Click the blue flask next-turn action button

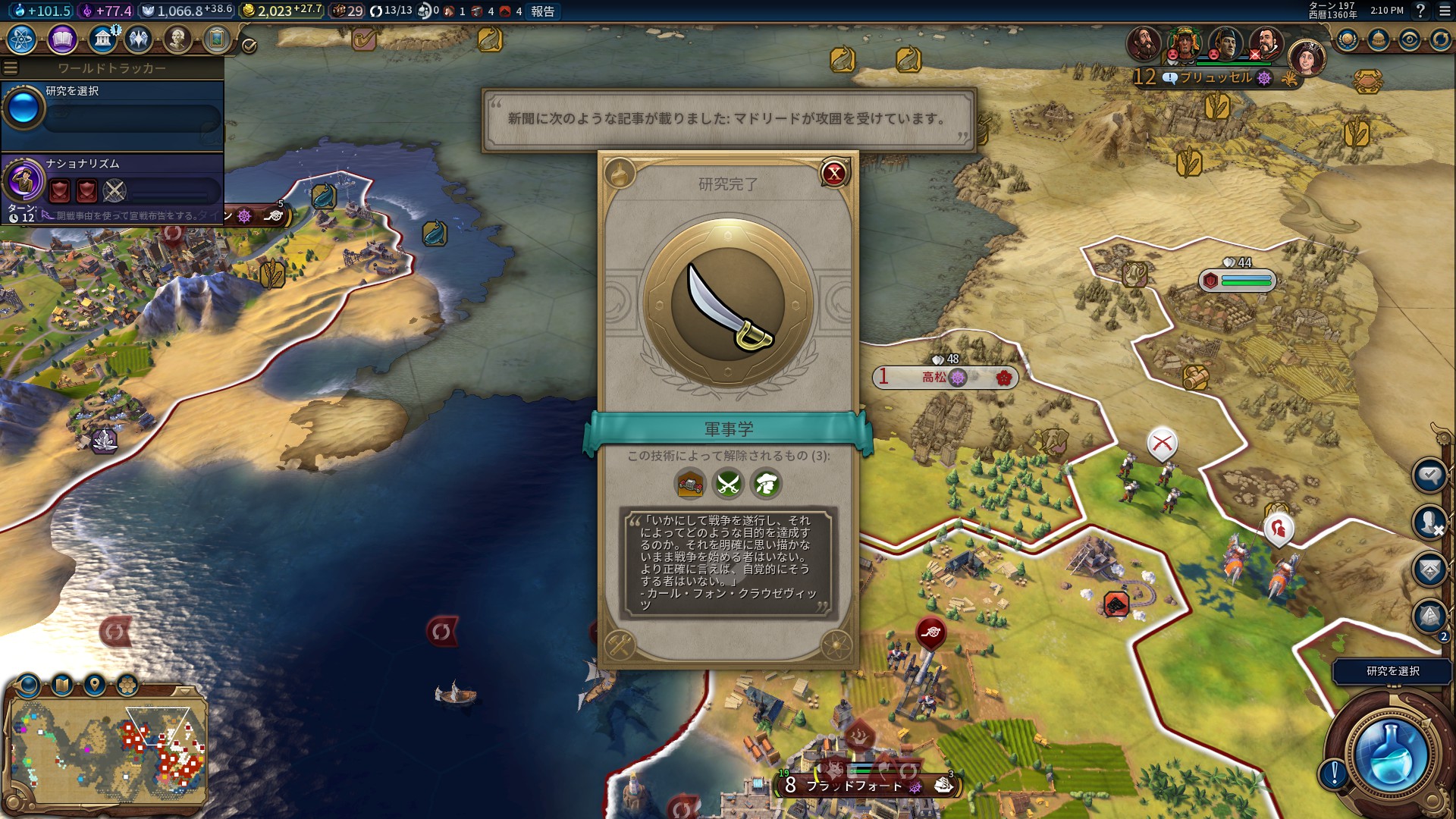point(1390,755)
